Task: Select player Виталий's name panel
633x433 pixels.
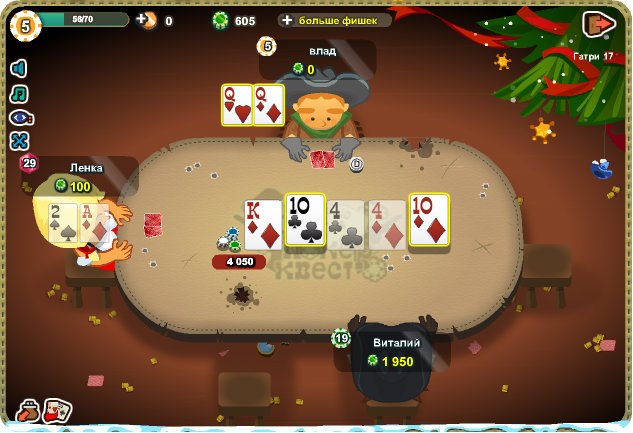Action: pos(395,352)
